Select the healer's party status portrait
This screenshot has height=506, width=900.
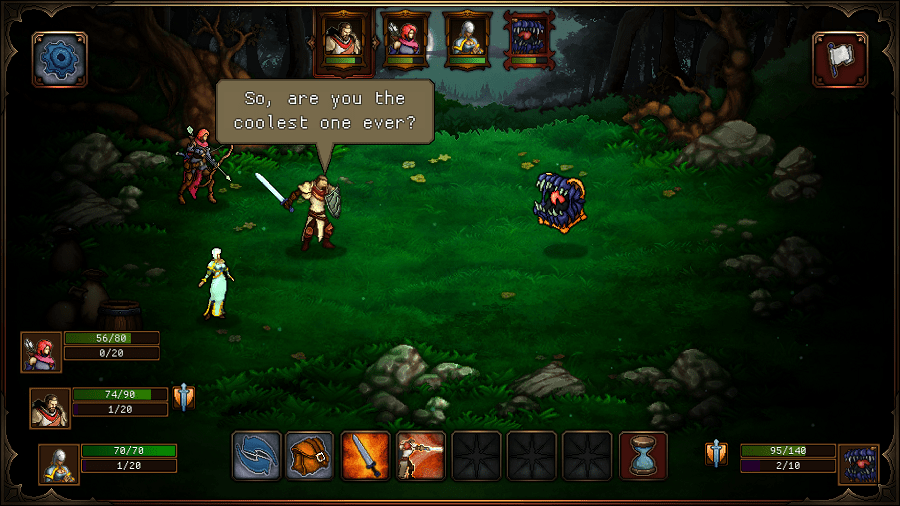59,464
